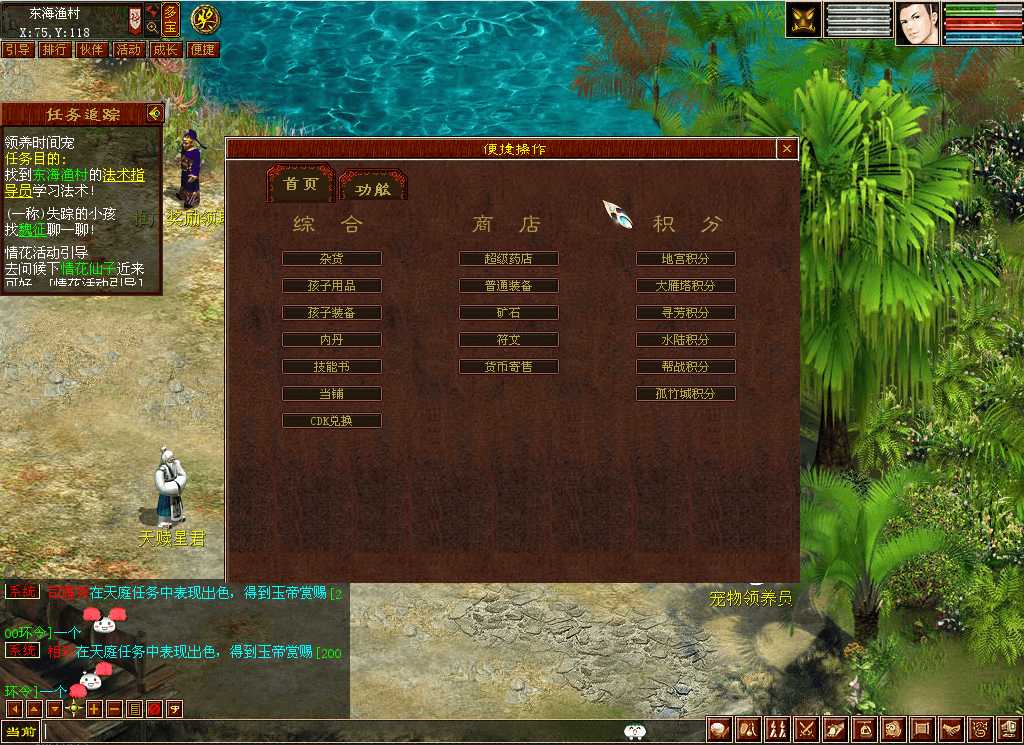Choose the 孩子用品 button
This screenshot has height=745, width=1024.
[332, 286]
